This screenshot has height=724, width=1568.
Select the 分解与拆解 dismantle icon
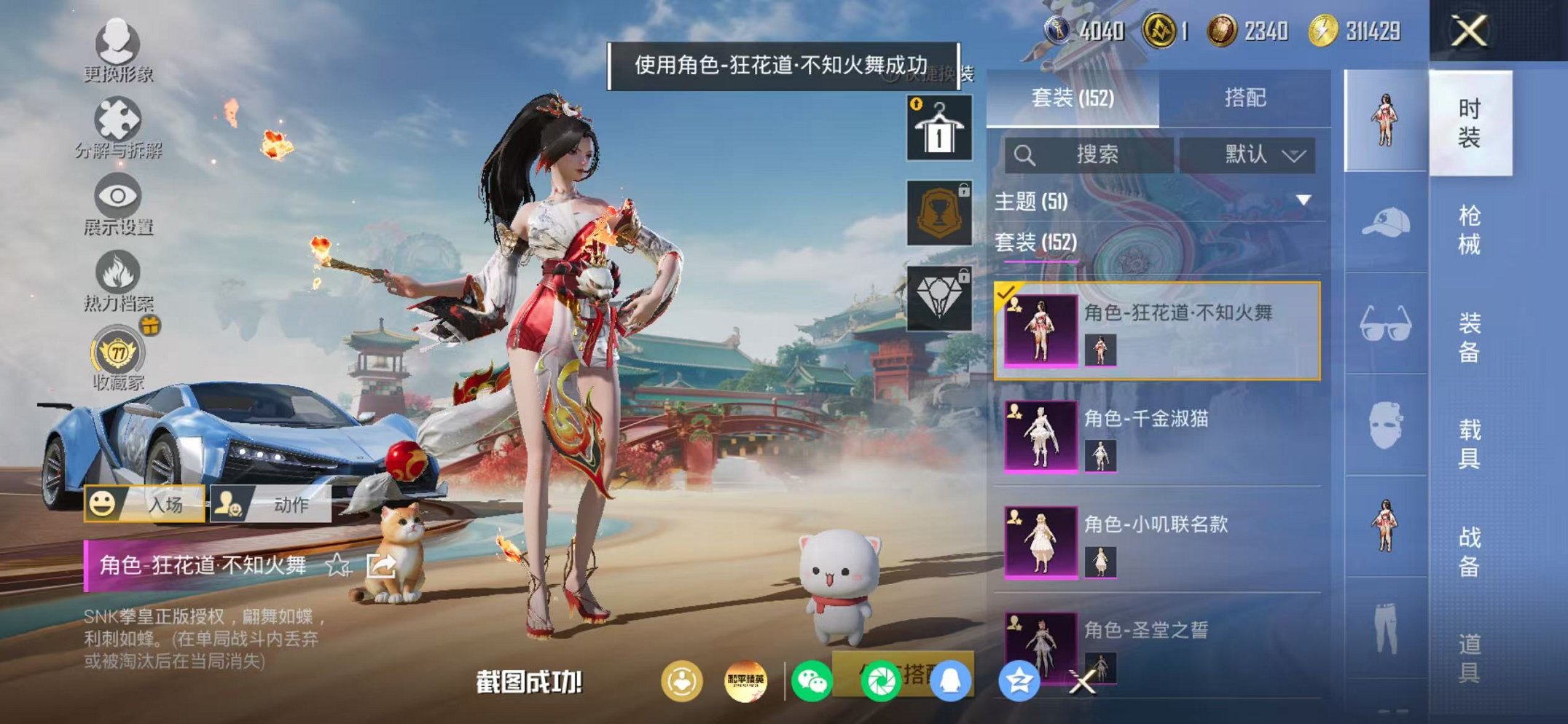tap(119, 119)
